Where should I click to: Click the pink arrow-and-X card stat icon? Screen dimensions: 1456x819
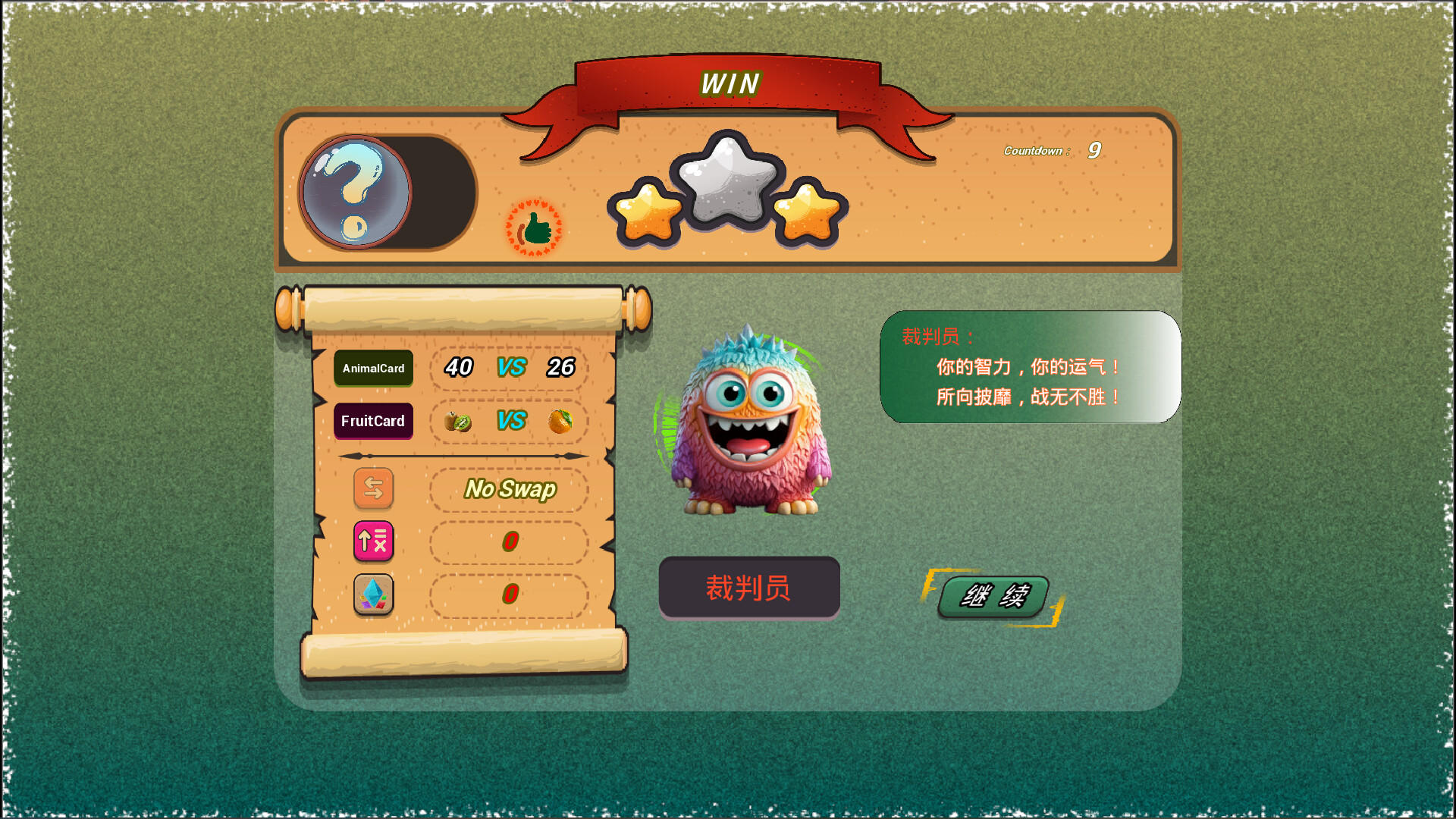(x=374, y=542)
